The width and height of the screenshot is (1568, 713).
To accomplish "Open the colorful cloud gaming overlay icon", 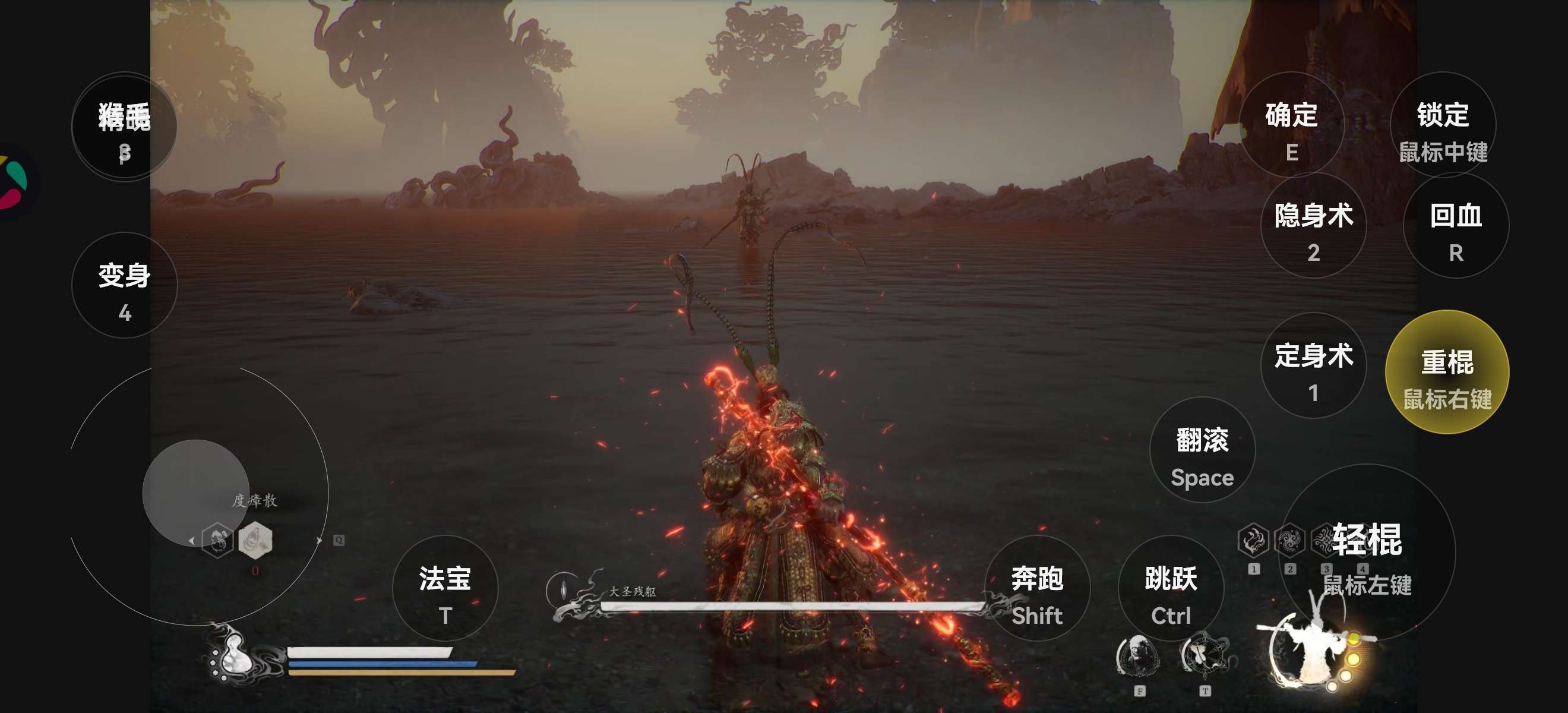I will tap(14, 182).
